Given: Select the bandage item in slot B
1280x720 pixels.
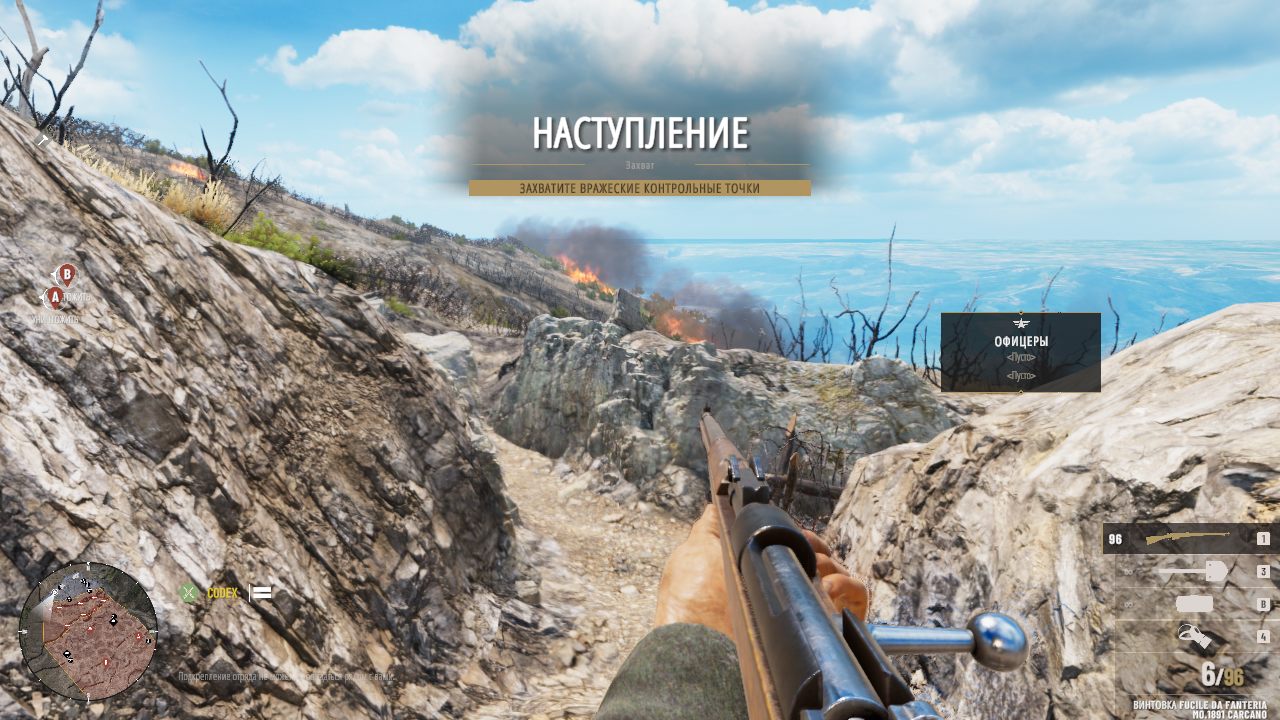Looking at the screenshot, I should tap(1194, 603).
